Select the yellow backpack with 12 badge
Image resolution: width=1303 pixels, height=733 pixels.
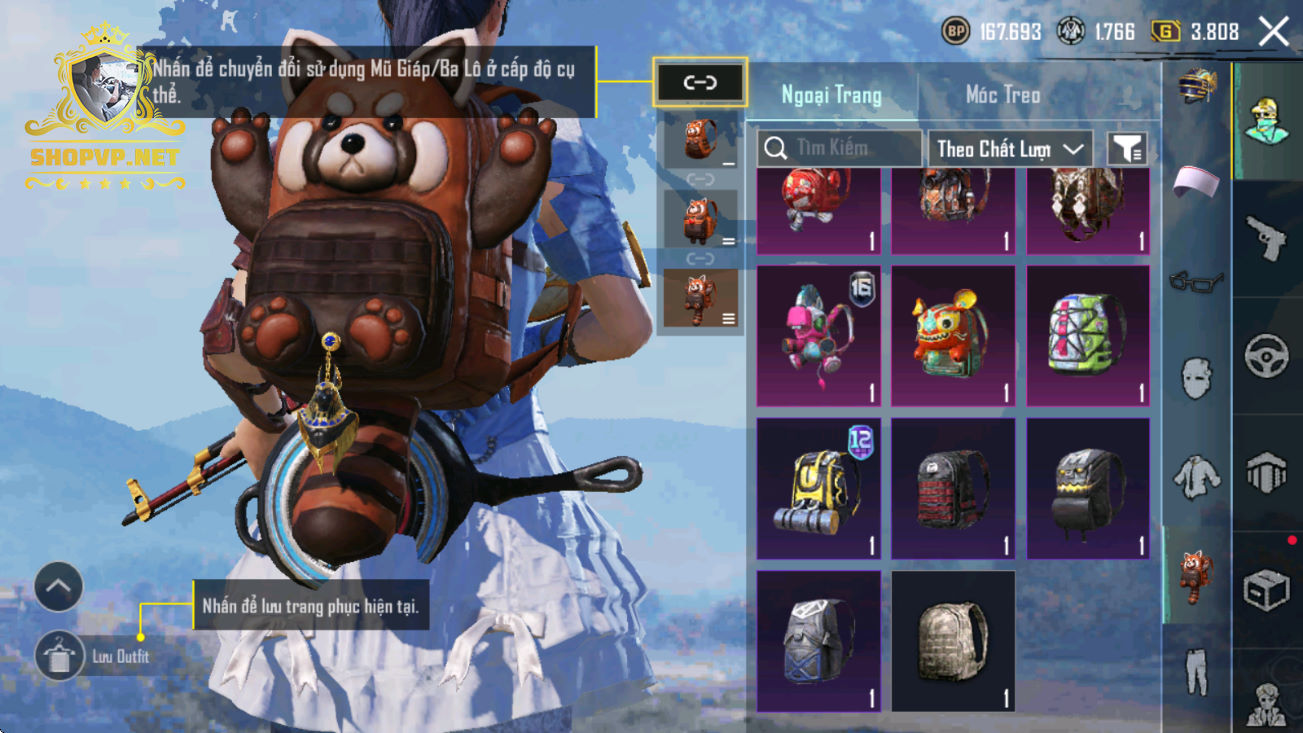818,489
